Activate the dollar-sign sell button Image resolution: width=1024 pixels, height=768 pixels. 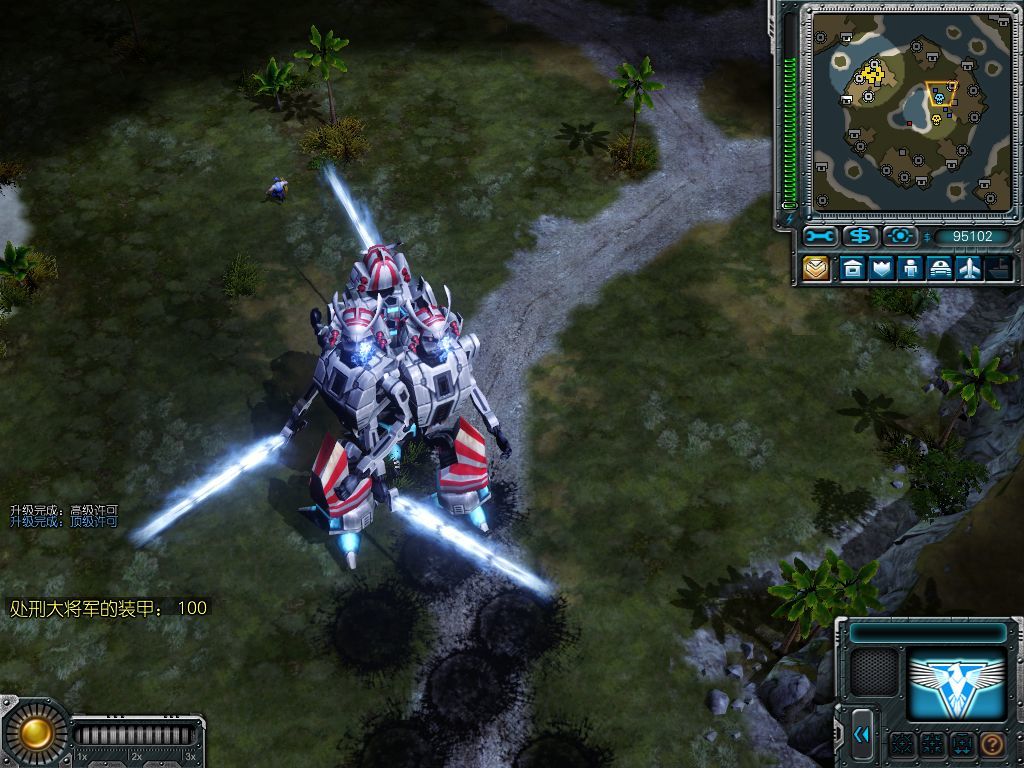860,237
